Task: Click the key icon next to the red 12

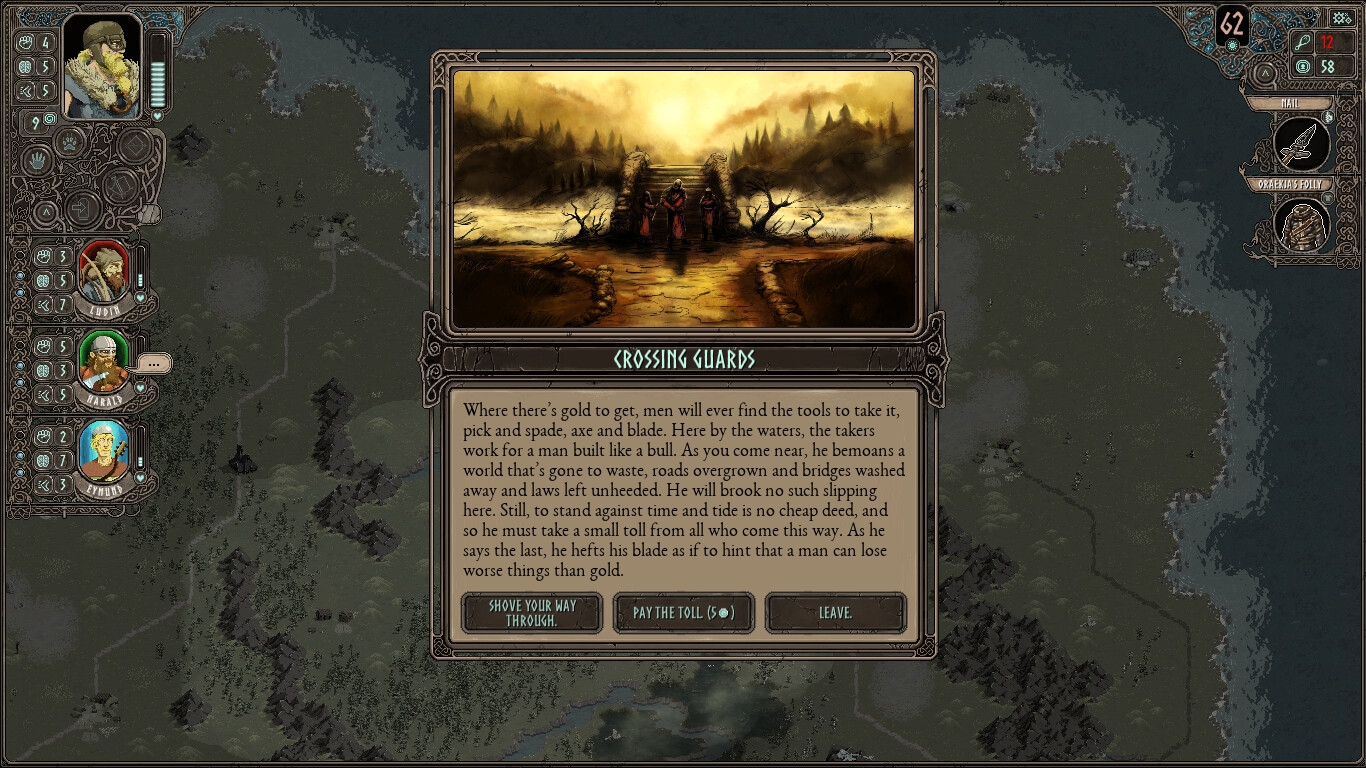Action: point(1303,42)
